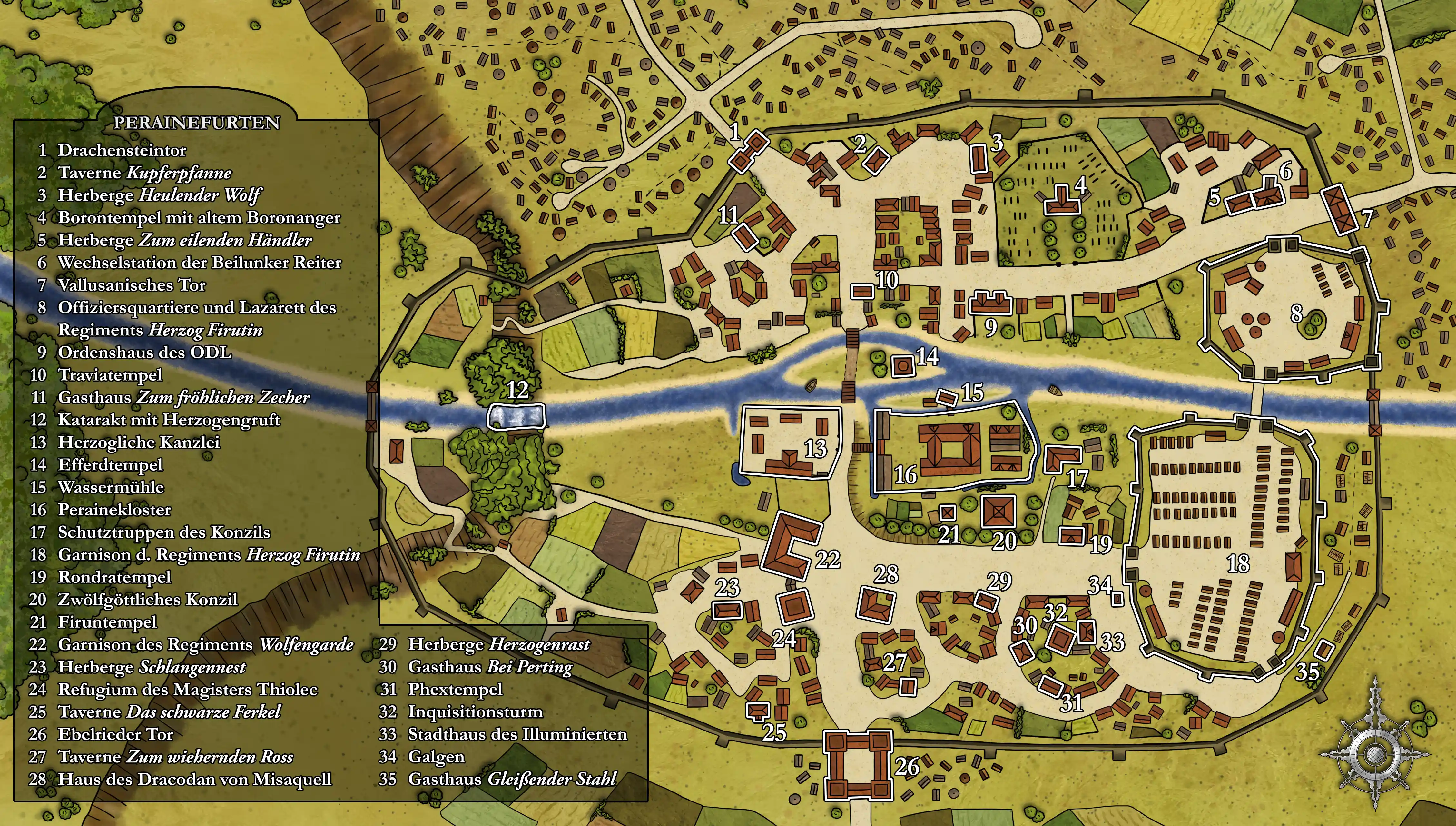Select the Vallusanisches Tor legend entry
1456x826 pixels.
click(131, 285)
